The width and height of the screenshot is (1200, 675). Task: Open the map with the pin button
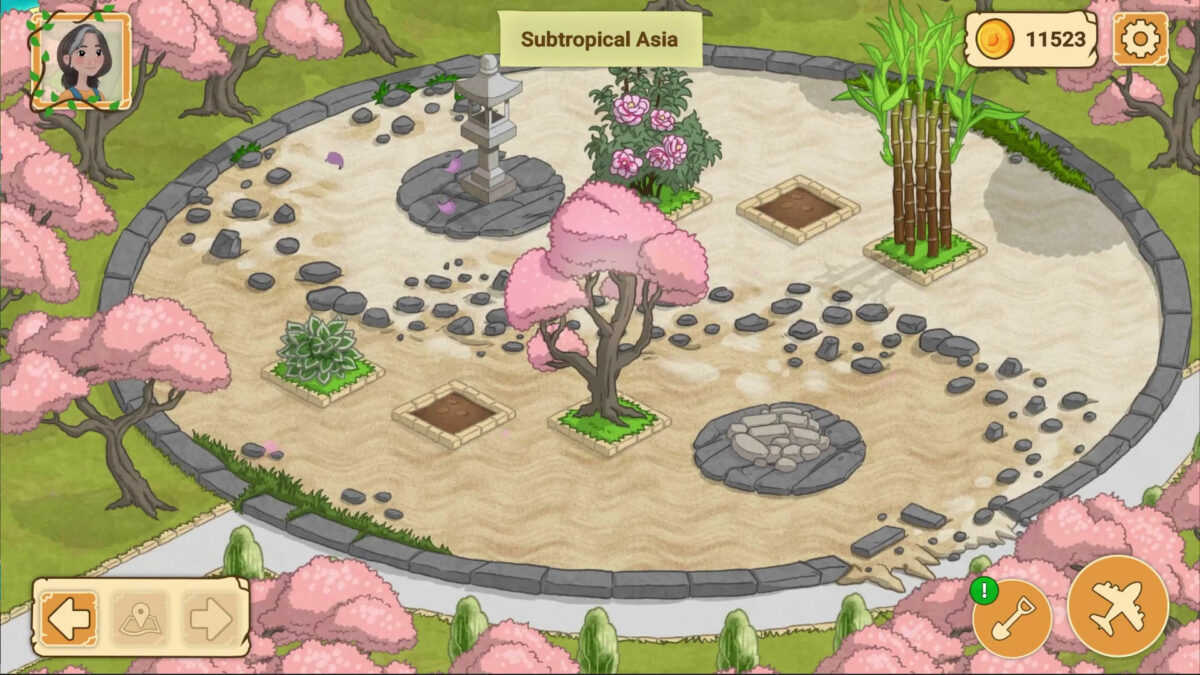tap(139, 619)
